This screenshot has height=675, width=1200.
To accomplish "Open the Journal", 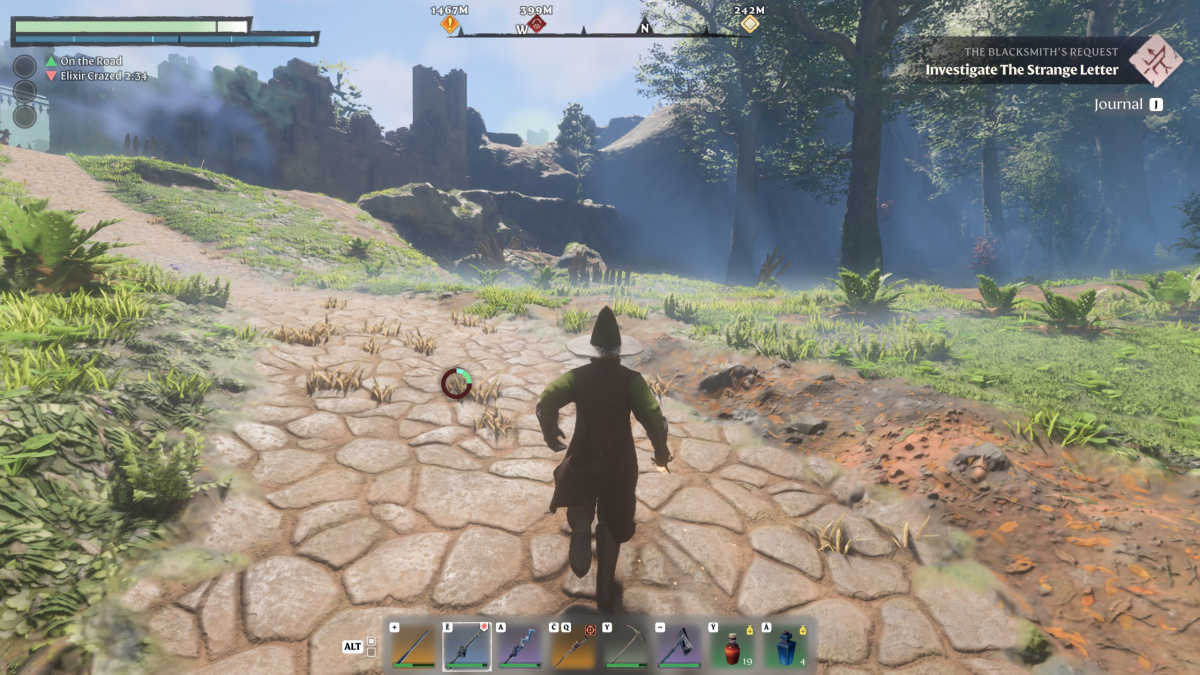I will (x=1128, y=104).
